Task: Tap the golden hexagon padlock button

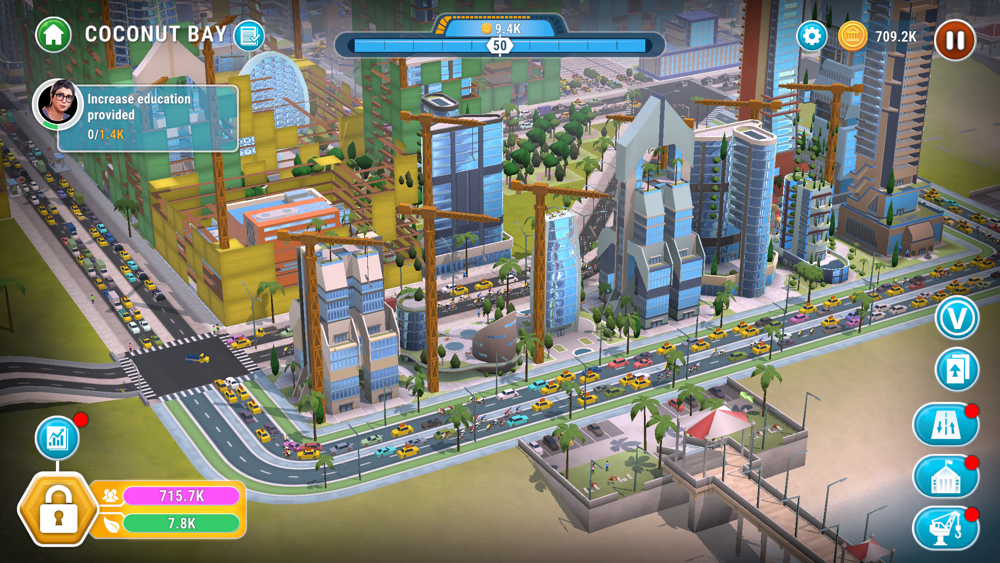Action: click(58, 510)
